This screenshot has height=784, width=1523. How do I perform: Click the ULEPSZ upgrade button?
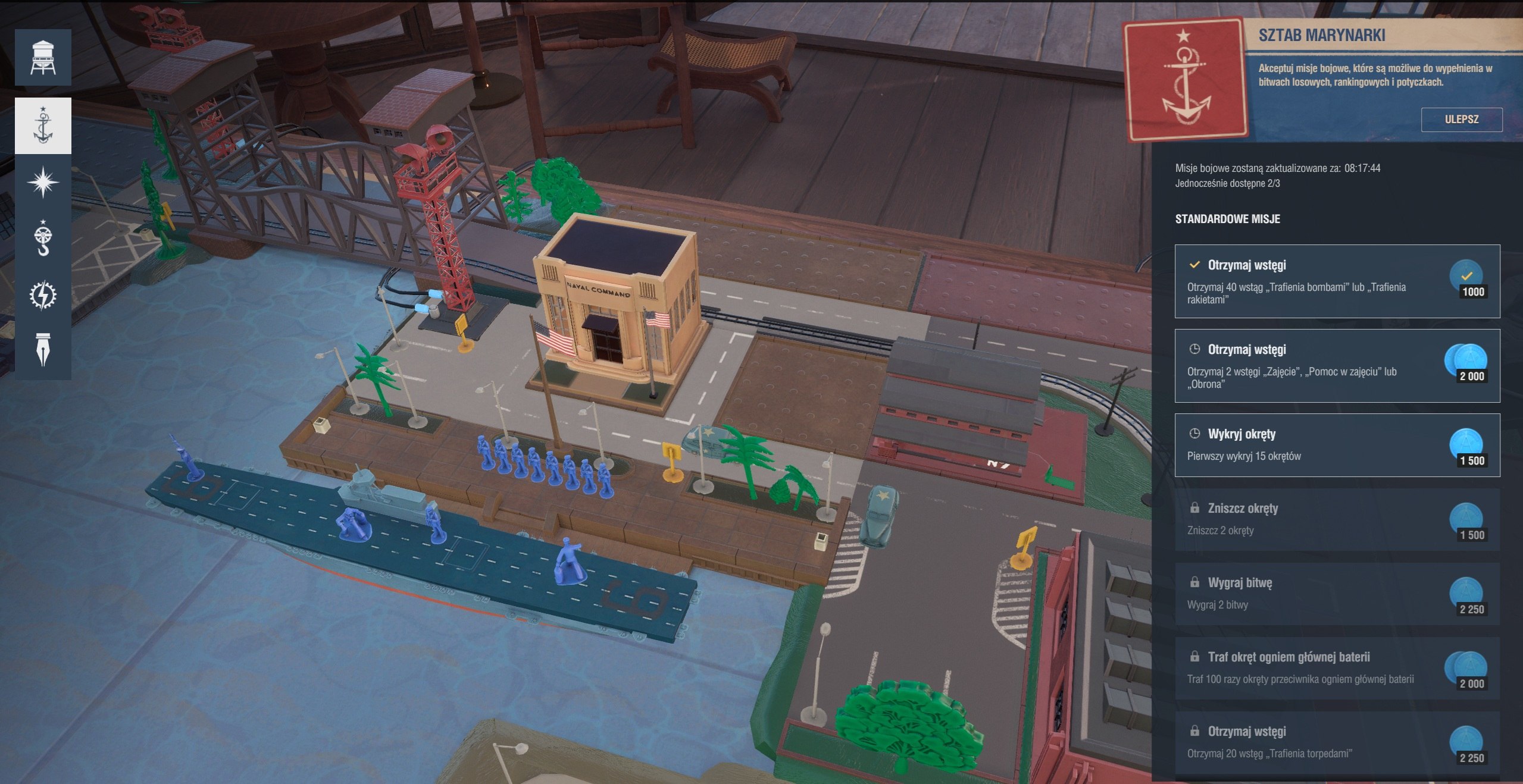tap(1461, 120)
